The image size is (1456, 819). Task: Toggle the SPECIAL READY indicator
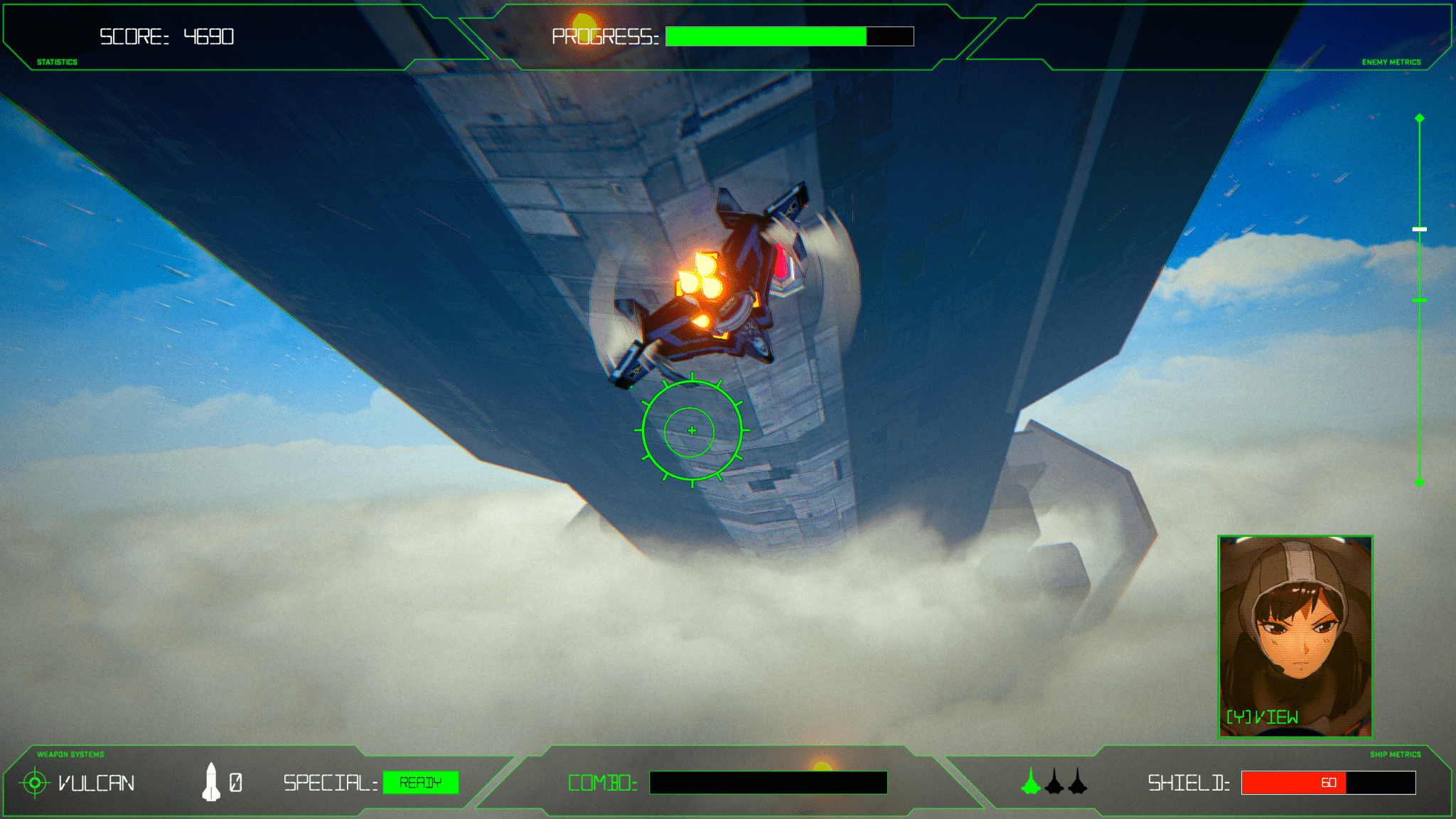420,783
